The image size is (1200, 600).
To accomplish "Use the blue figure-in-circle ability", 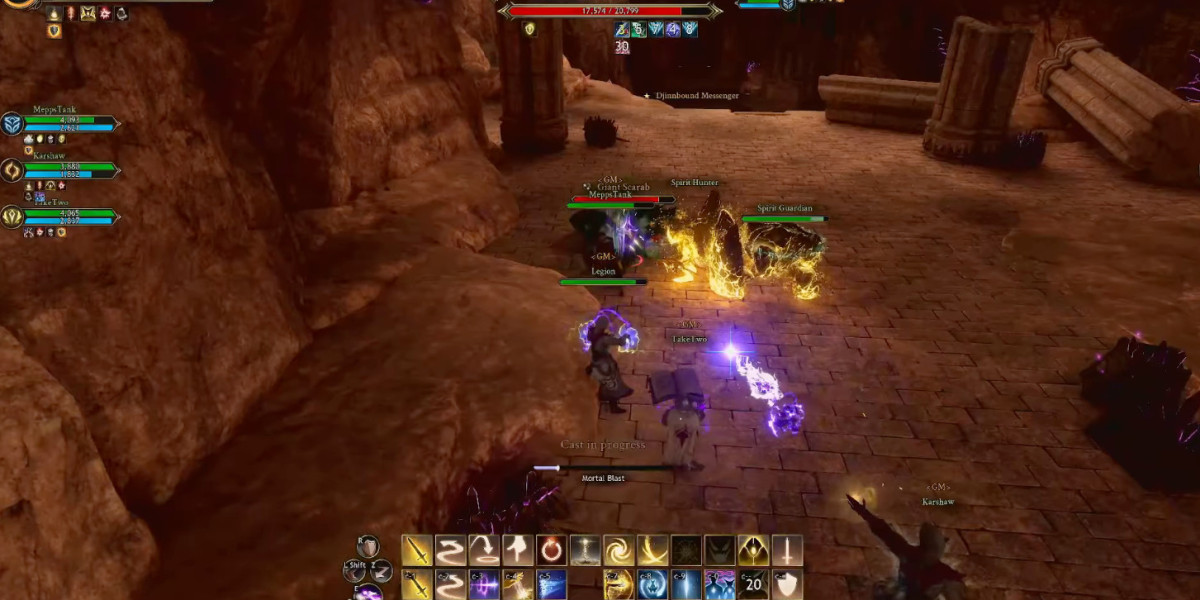I will pyautogui.click(x=653, y=584).
